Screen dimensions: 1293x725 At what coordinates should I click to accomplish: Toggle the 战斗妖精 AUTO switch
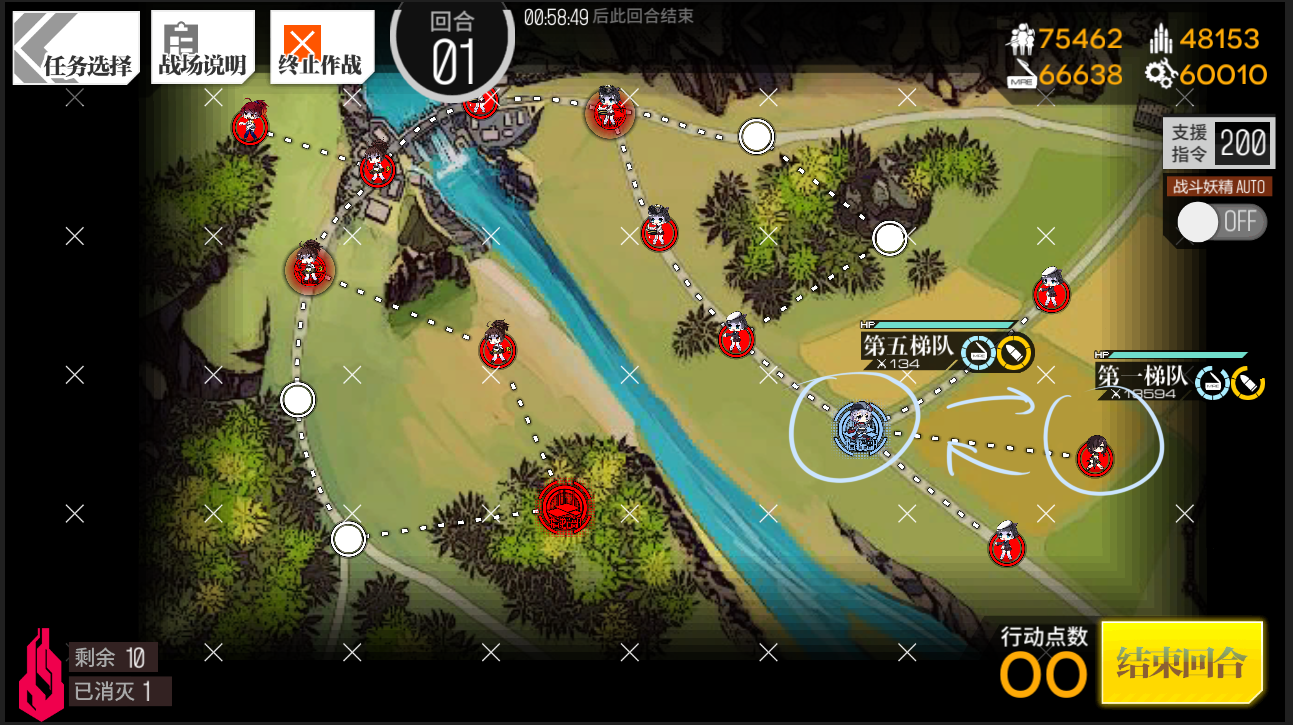click(1220, 222)
